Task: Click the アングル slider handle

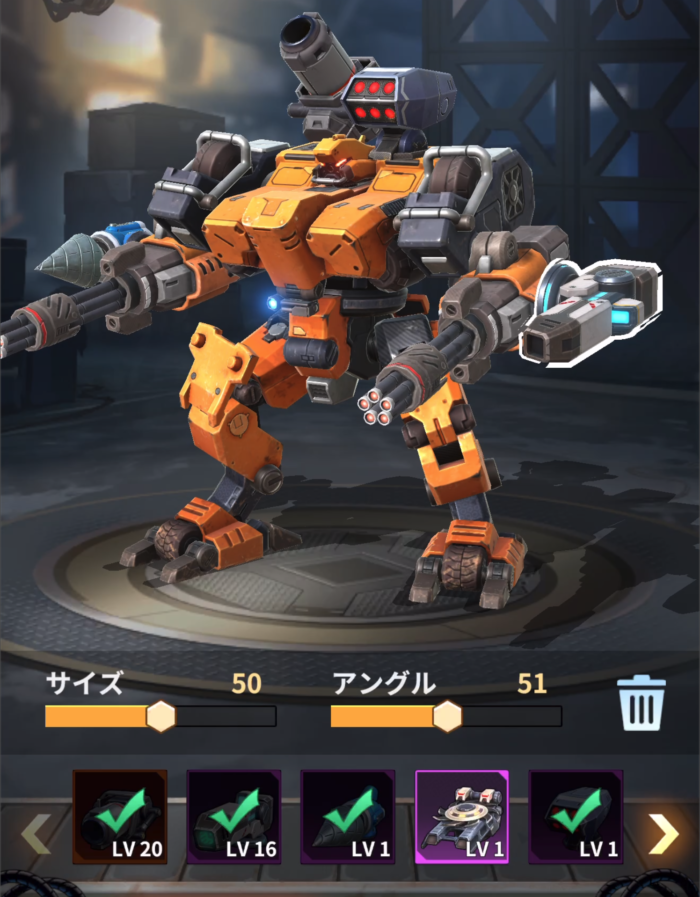Action: [447, 716]
